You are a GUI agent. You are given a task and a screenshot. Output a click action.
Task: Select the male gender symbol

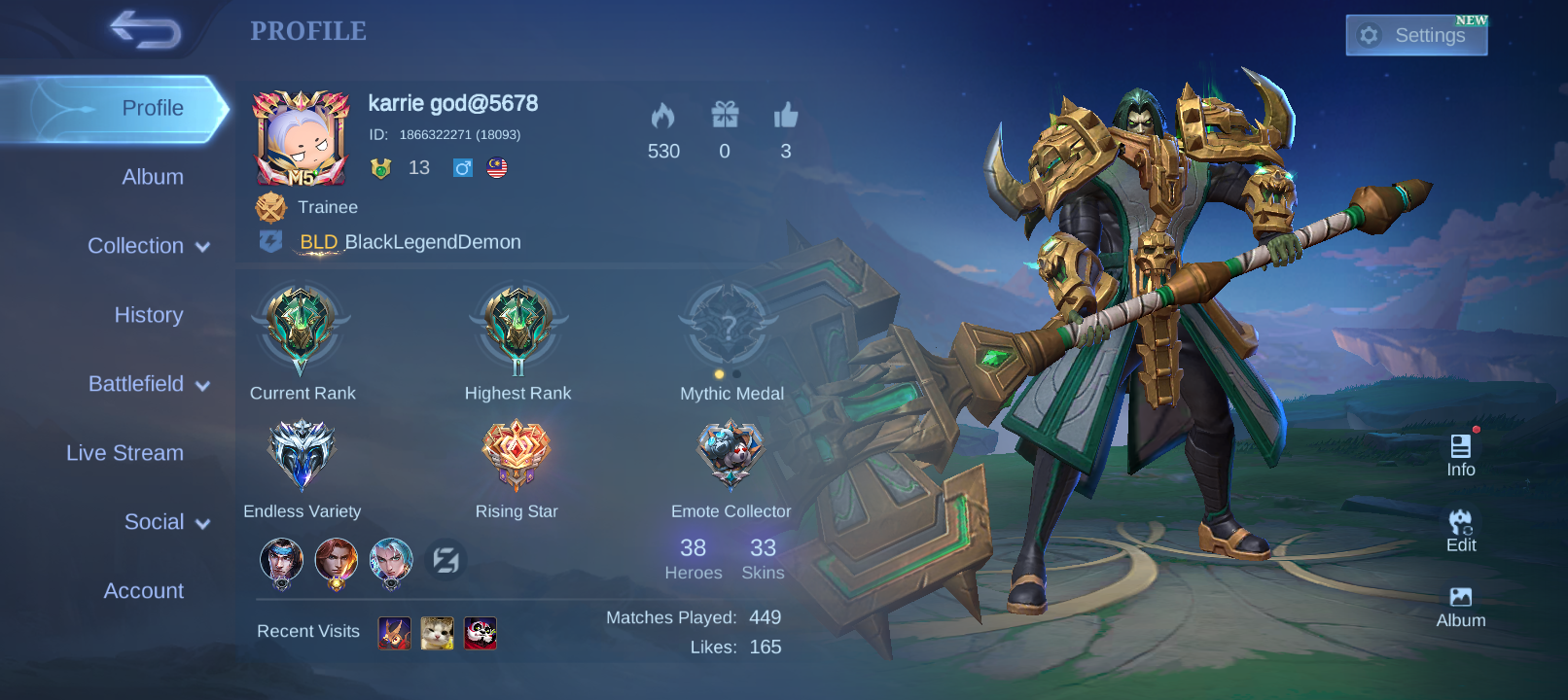pyautogui.click(x=463, y=167)
